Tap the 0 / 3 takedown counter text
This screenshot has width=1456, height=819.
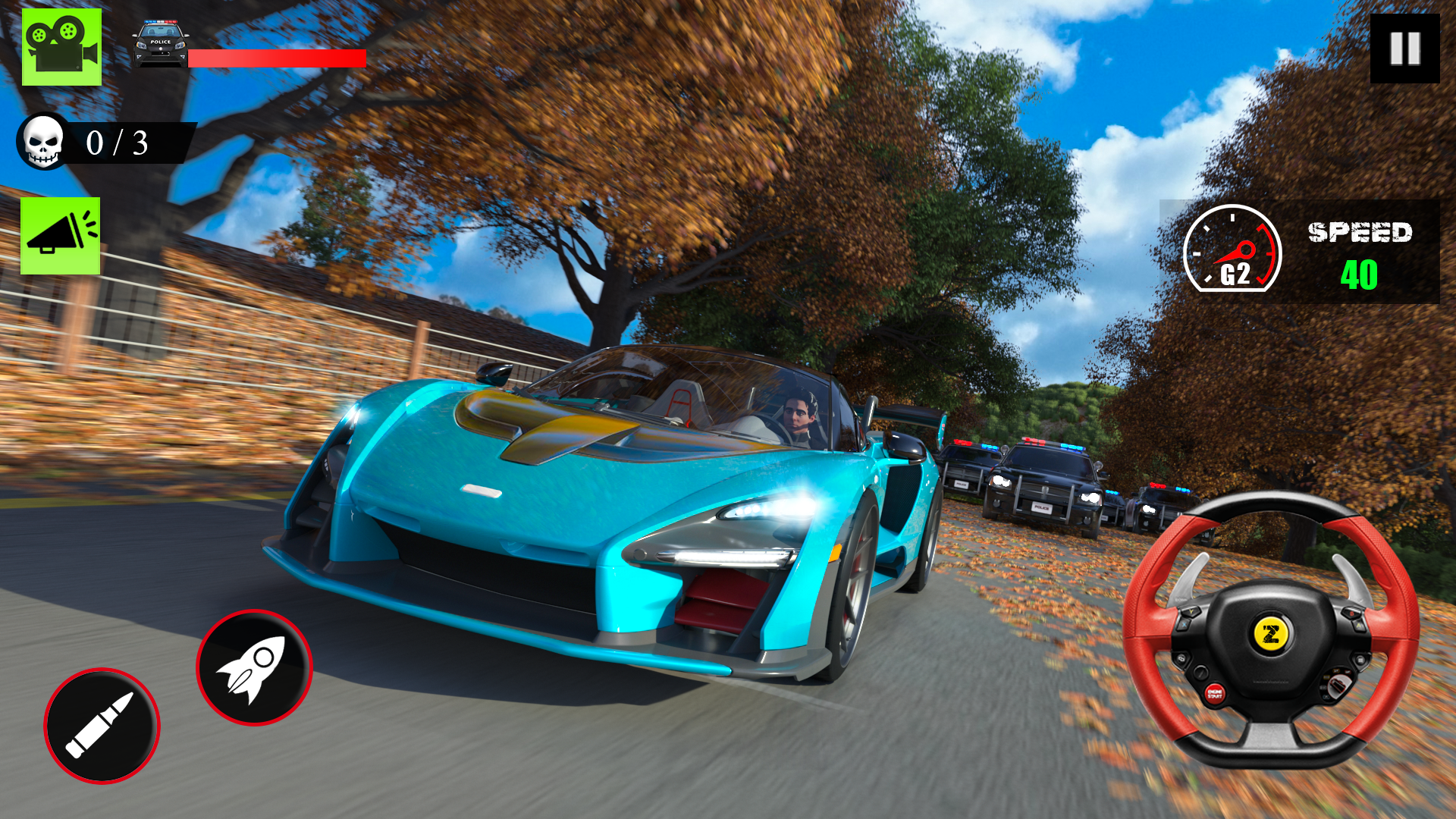click(118, 143)
